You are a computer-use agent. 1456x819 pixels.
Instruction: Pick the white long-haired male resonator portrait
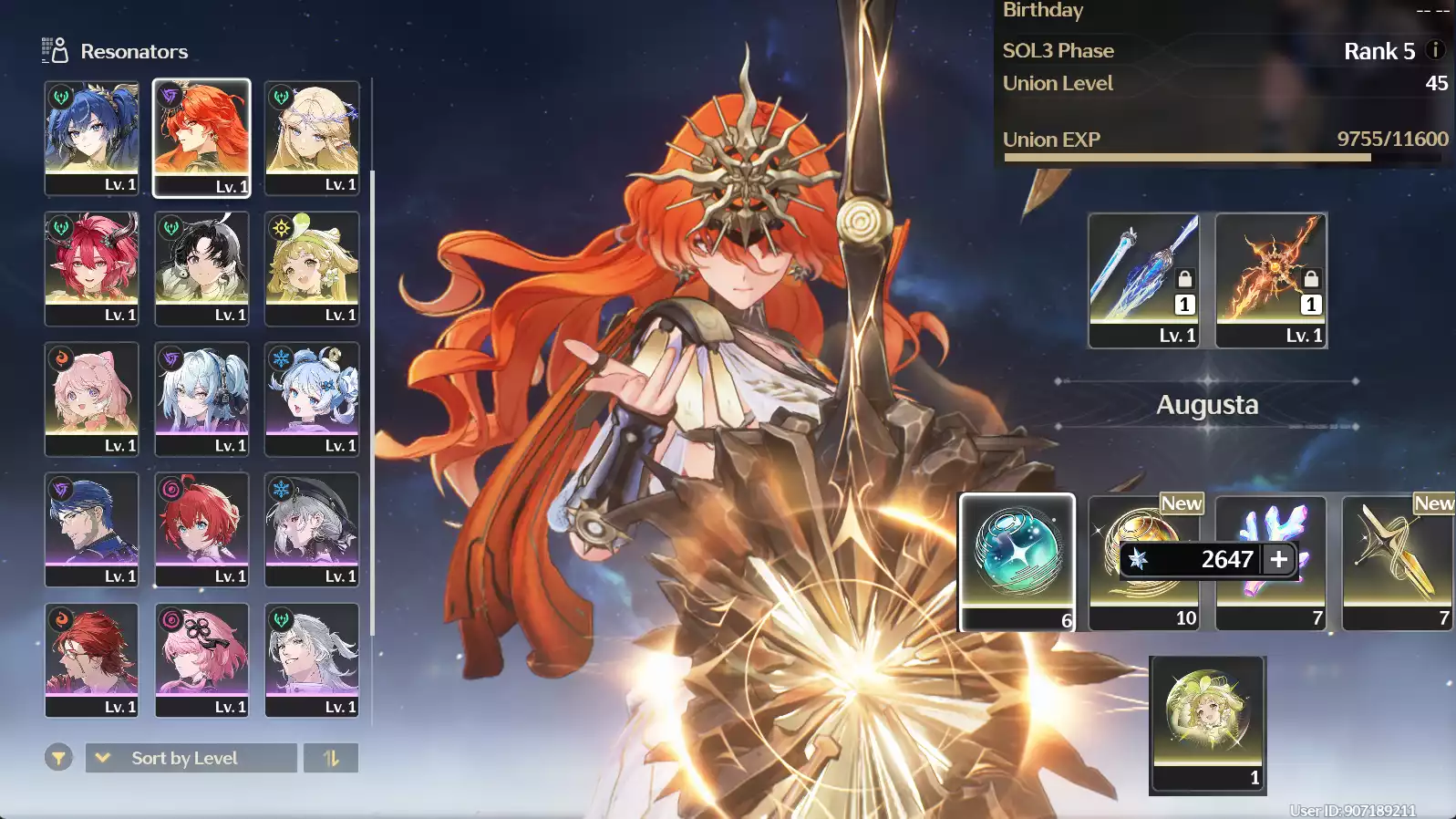pos(312,659)
